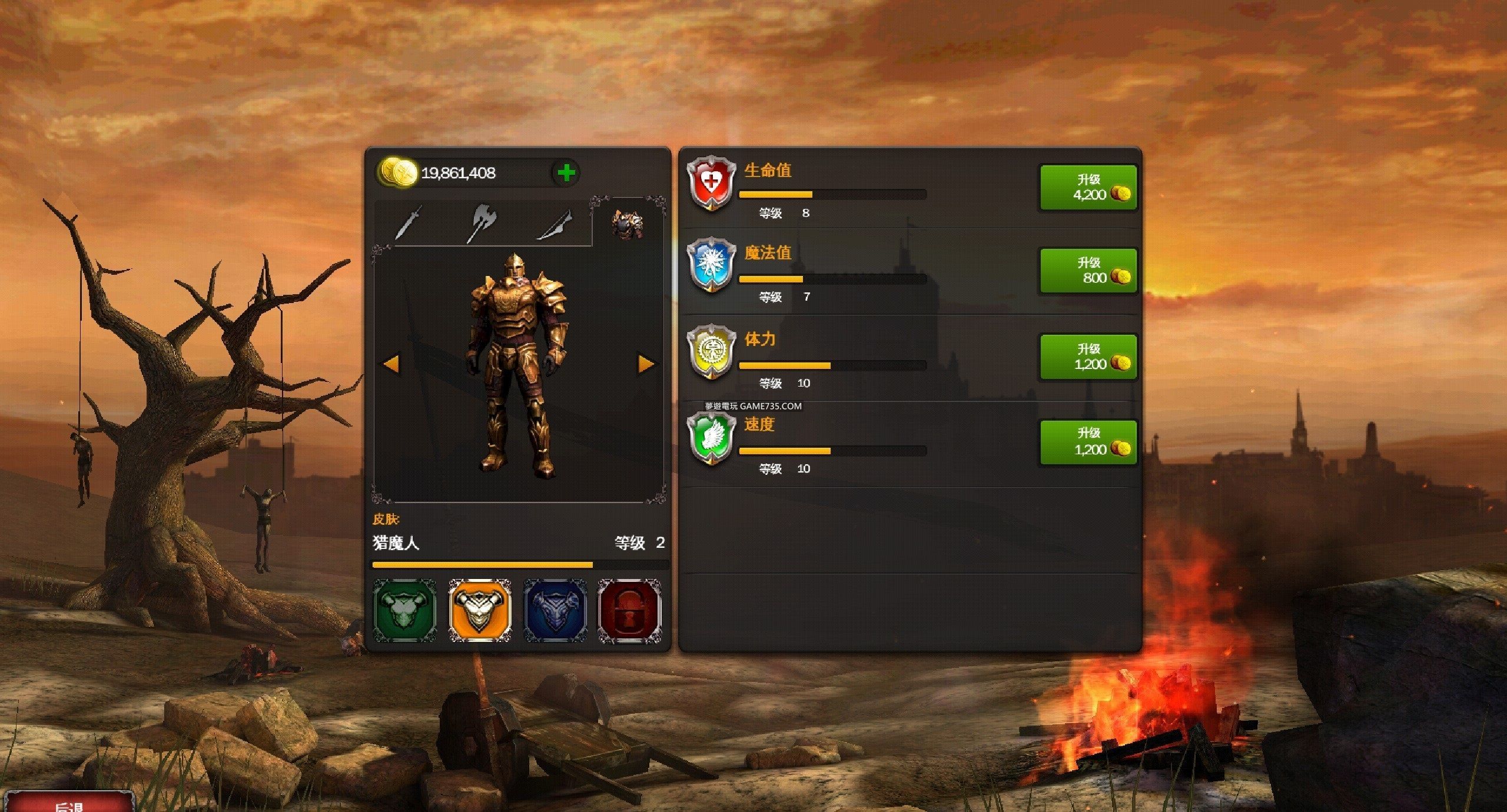Add more gold with the green plus

click(x=566, y=173)
